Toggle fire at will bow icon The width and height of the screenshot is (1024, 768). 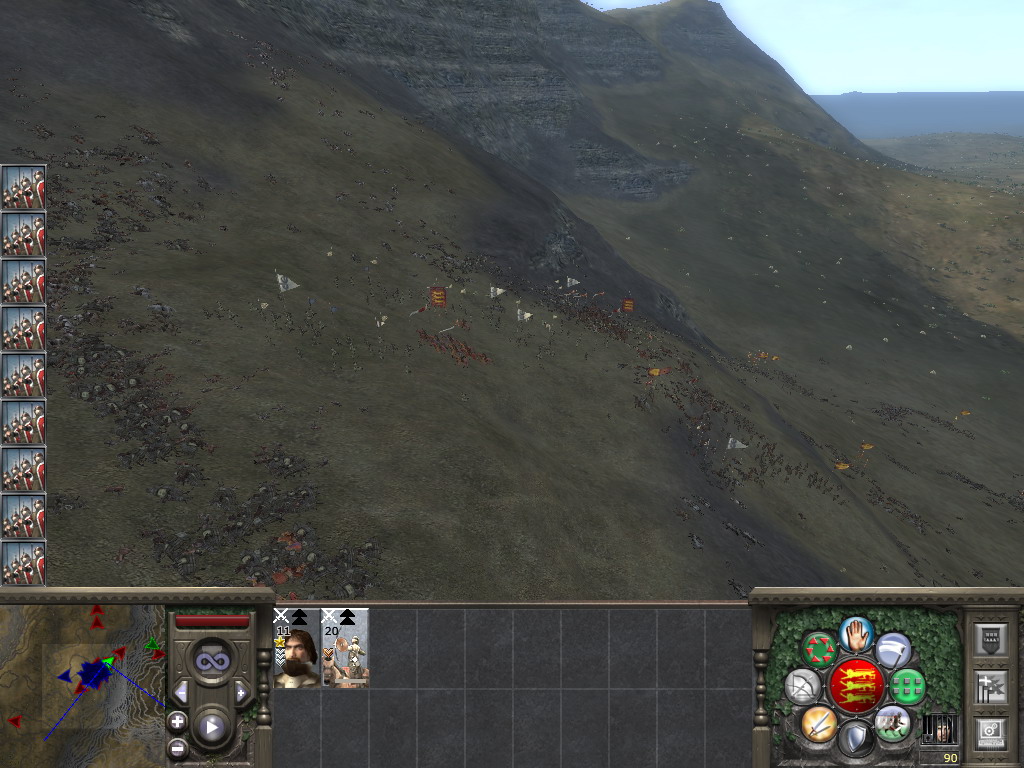(803, 686)
